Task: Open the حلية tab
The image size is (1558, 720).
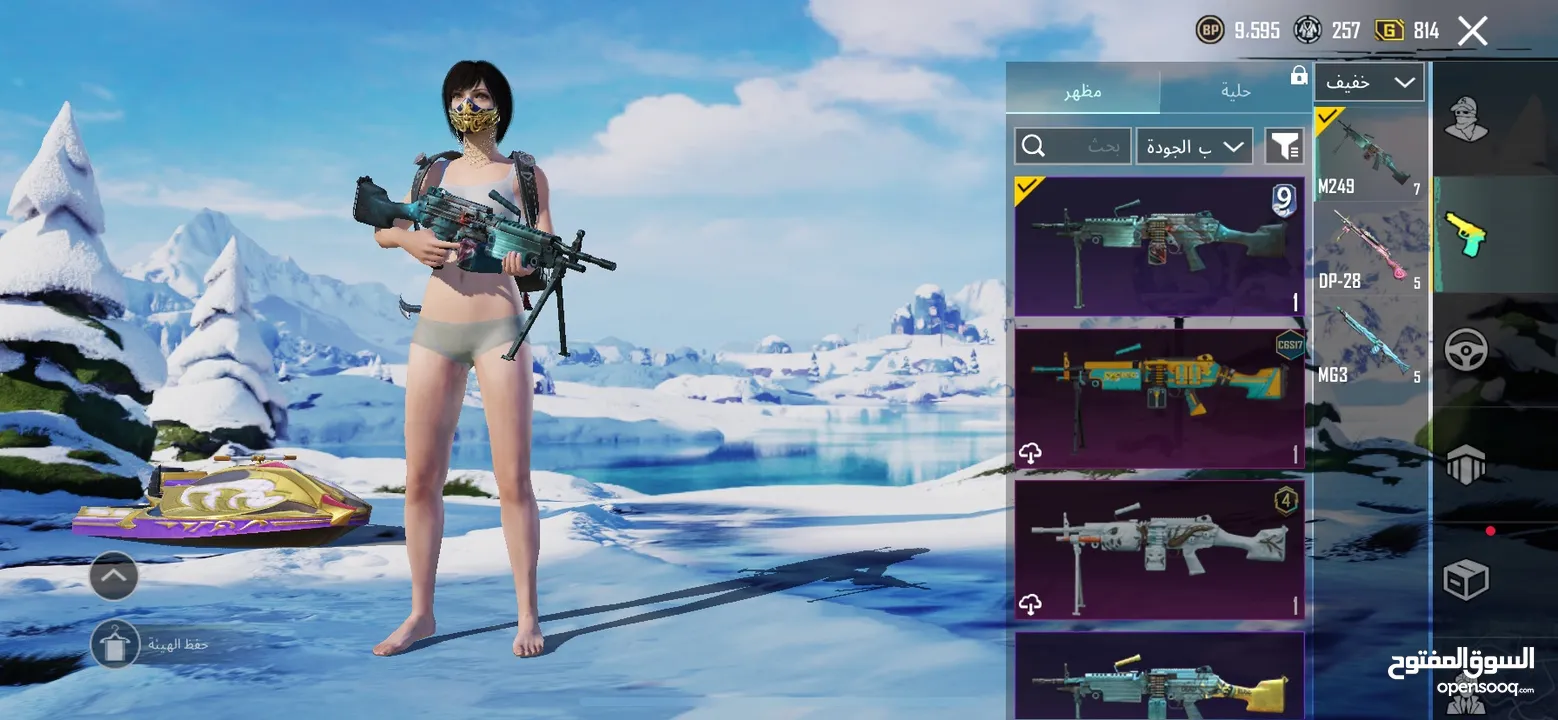Action: point(1235,91)
